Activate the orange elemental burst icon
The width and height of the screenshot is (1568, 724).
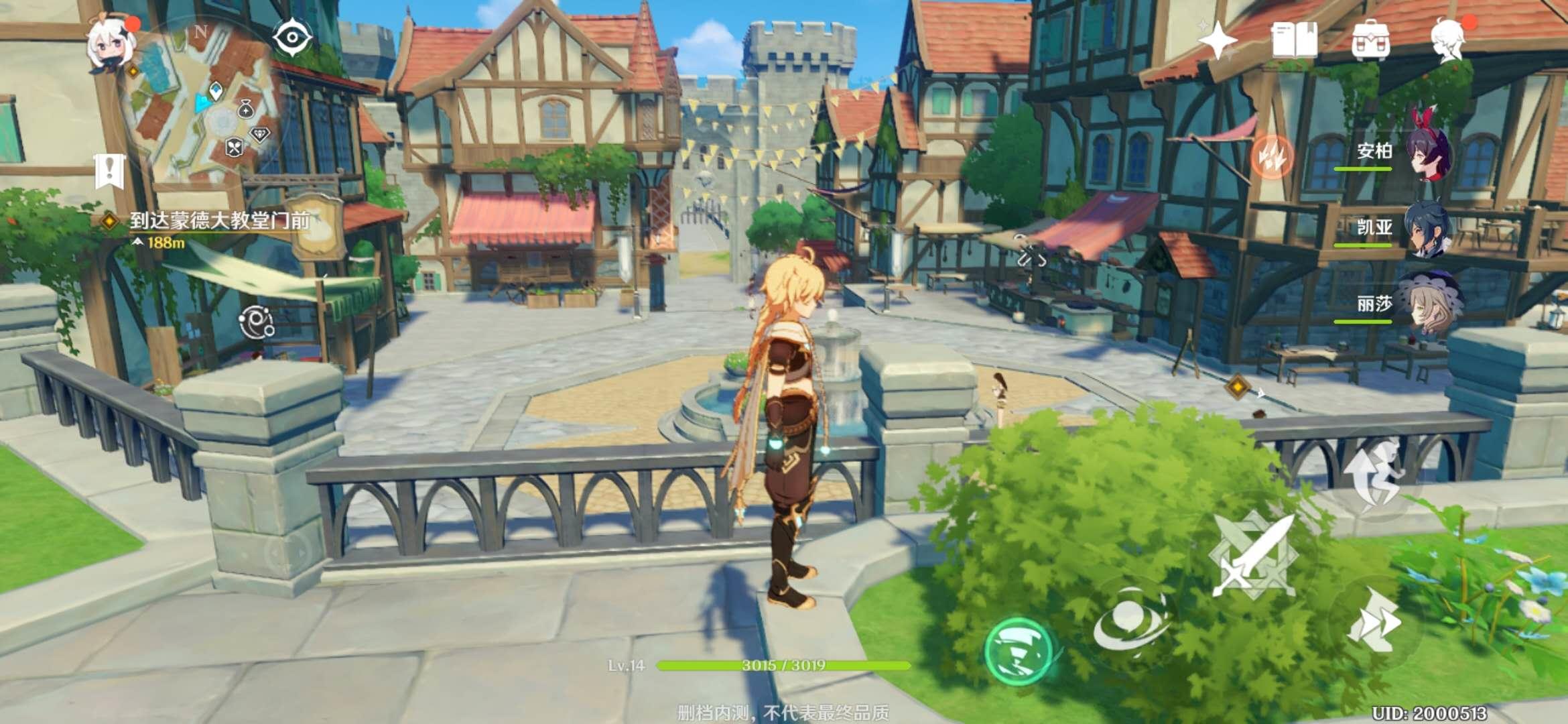[x=1271, y=156]
